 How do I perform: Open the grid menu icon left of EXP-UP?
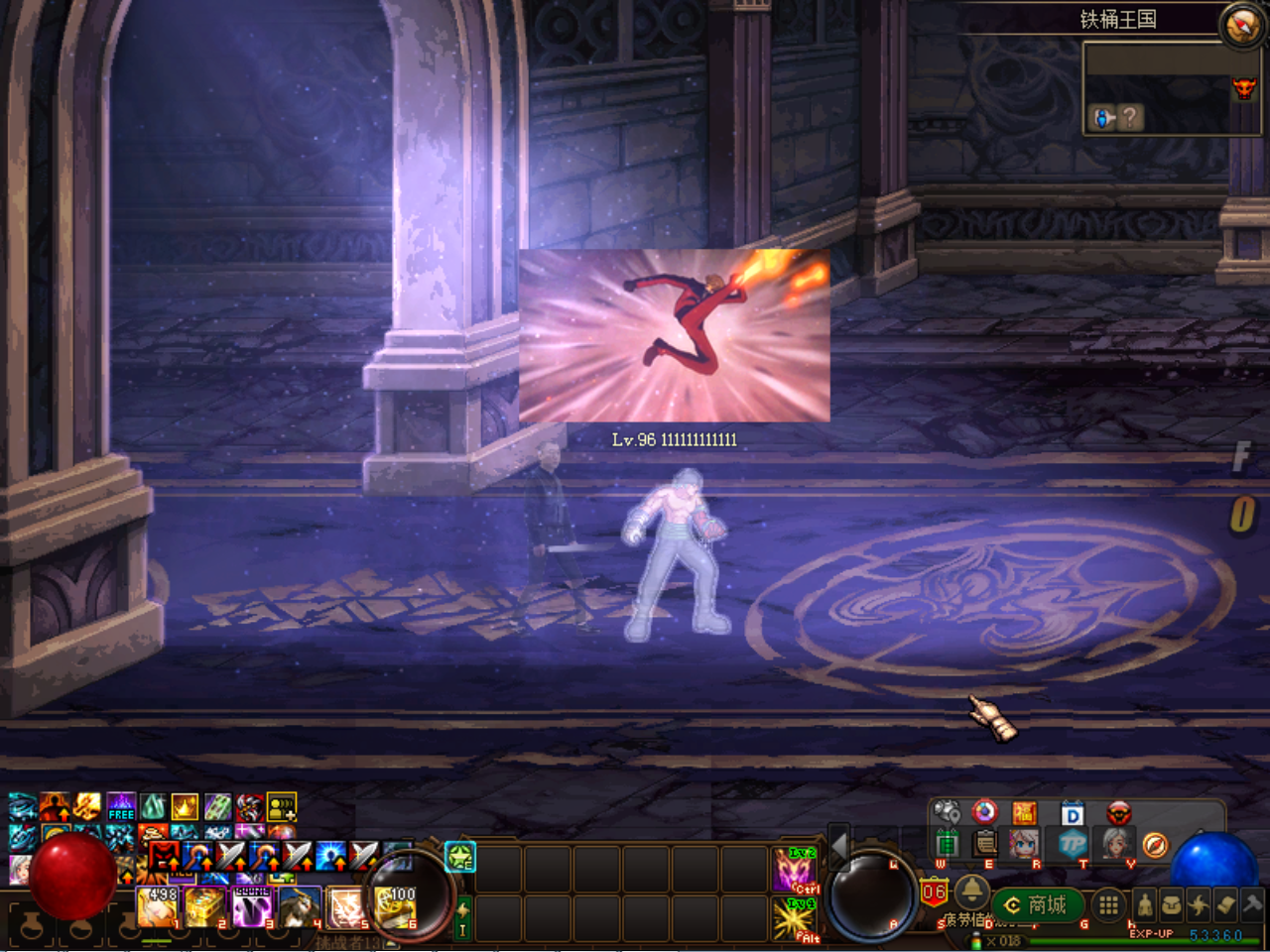coord(1108,904)
